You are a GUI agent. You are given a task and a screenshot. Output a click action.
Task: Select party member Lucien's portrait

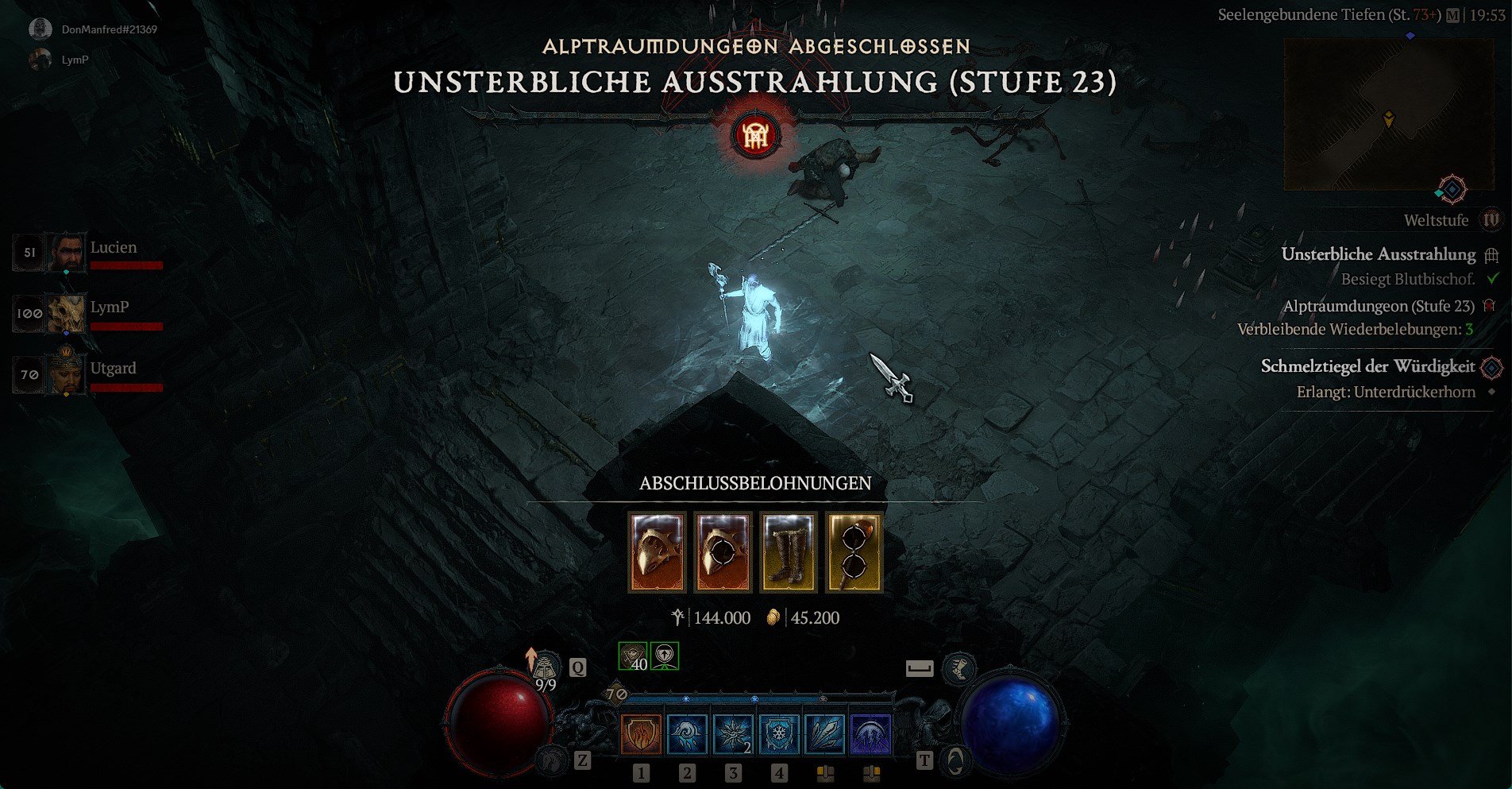(x=66, y=253)
